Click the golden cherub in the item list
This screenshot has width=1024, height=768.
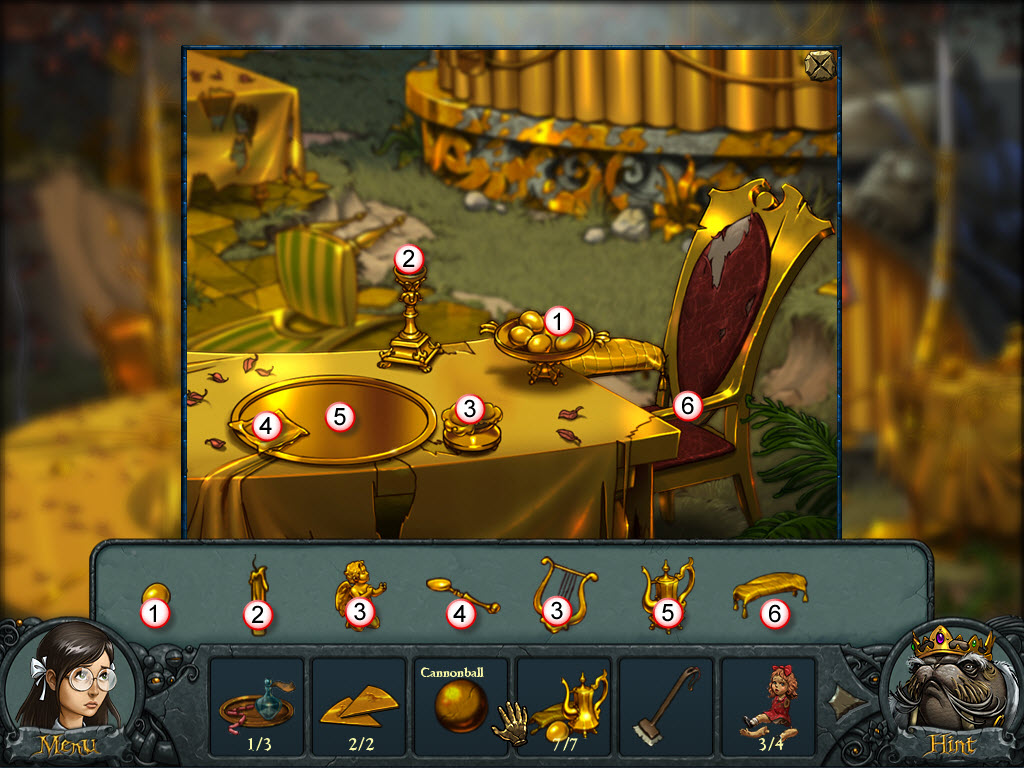(355, 590)
